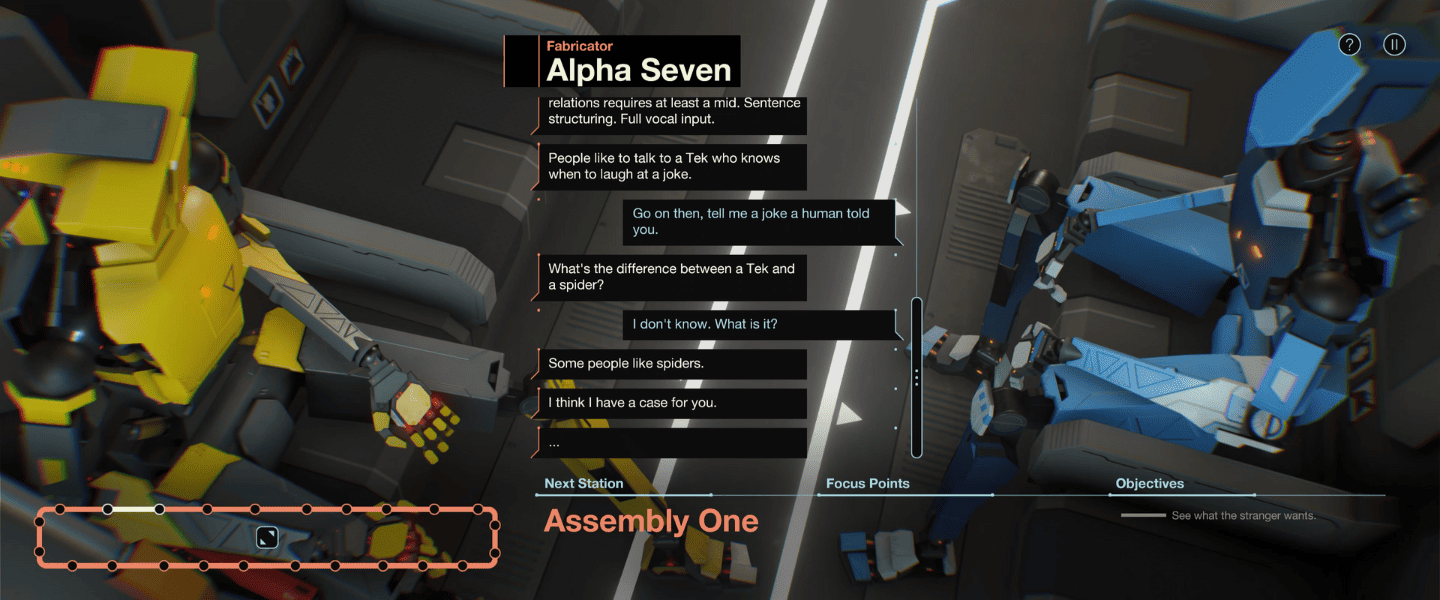Select the Assembly One station name
Viewport: 1440px width, 600px height.
pos(651,521)
